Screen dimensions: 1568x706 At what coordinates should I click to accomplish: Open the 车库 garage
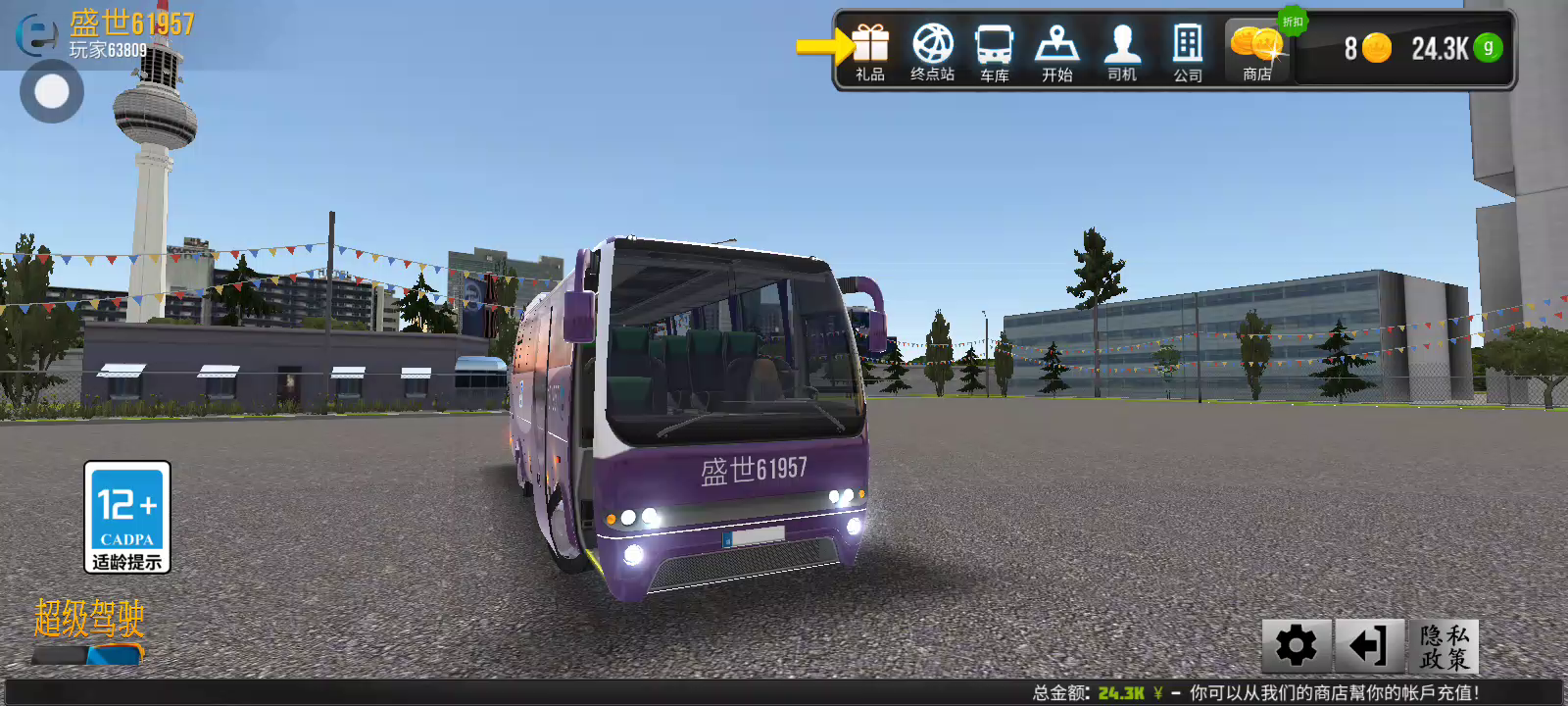[994, 53]
